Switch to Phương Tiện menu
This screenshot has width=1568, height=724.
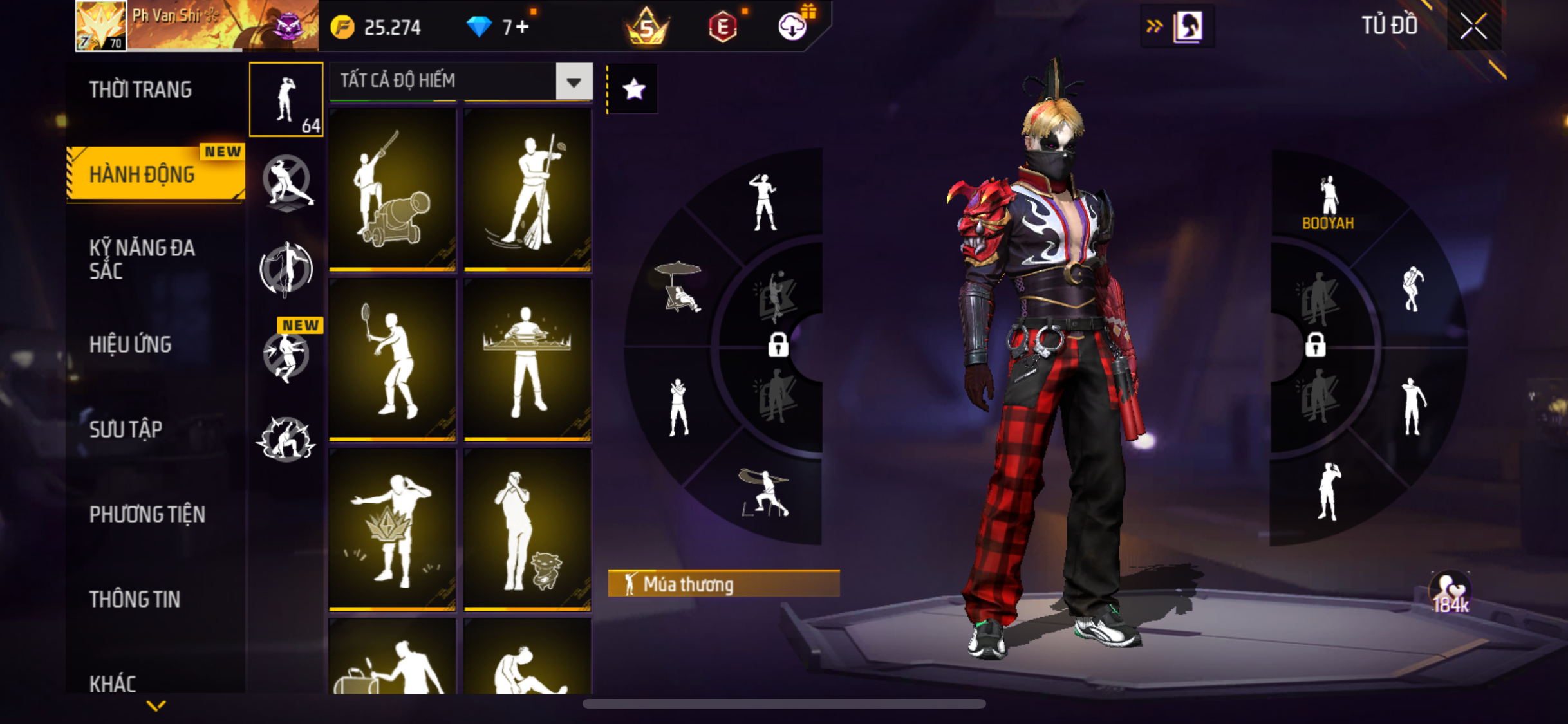tap(147, 514)
